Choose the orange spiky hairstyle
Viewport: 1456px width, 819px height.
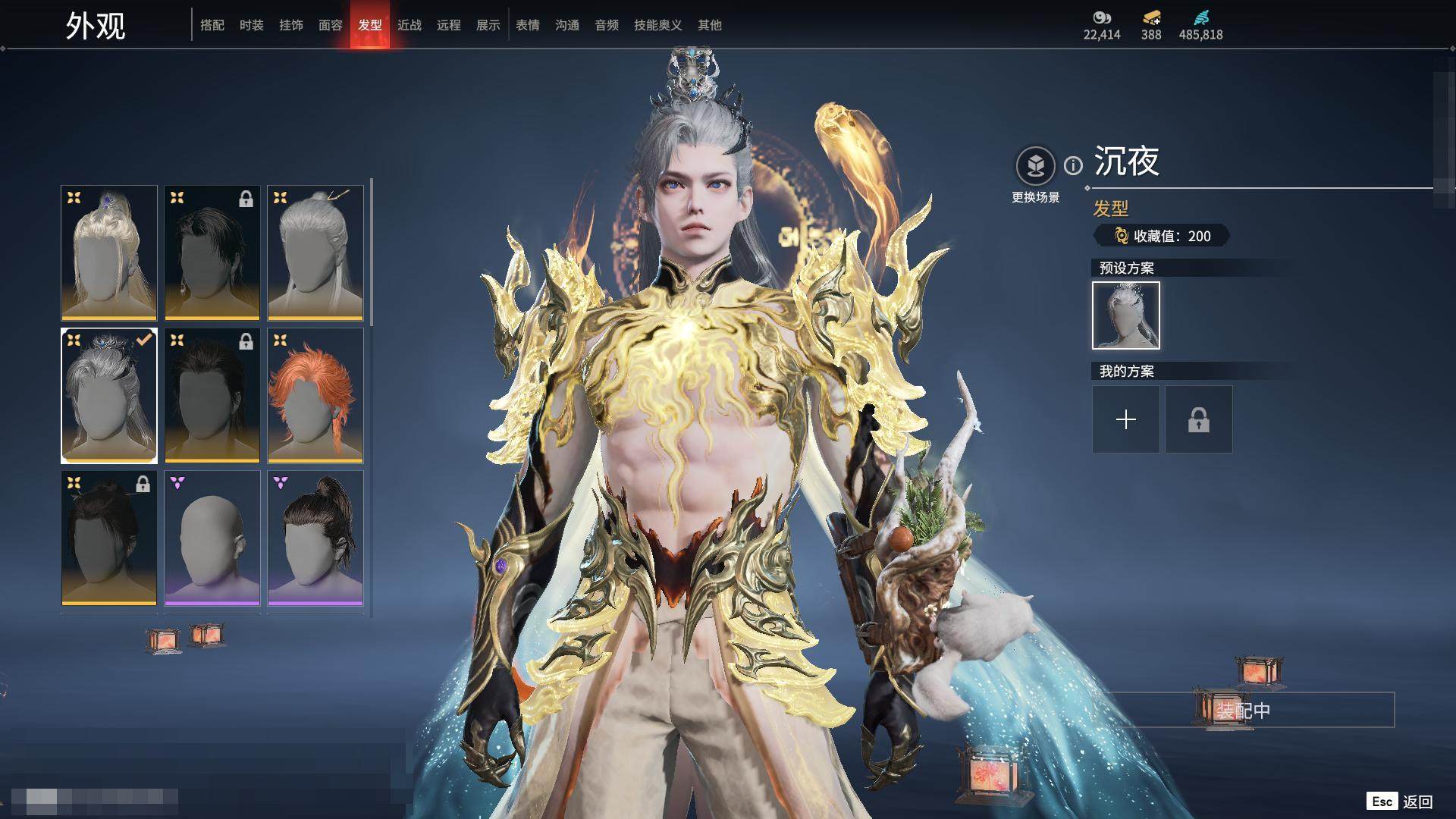pos(315,395)
